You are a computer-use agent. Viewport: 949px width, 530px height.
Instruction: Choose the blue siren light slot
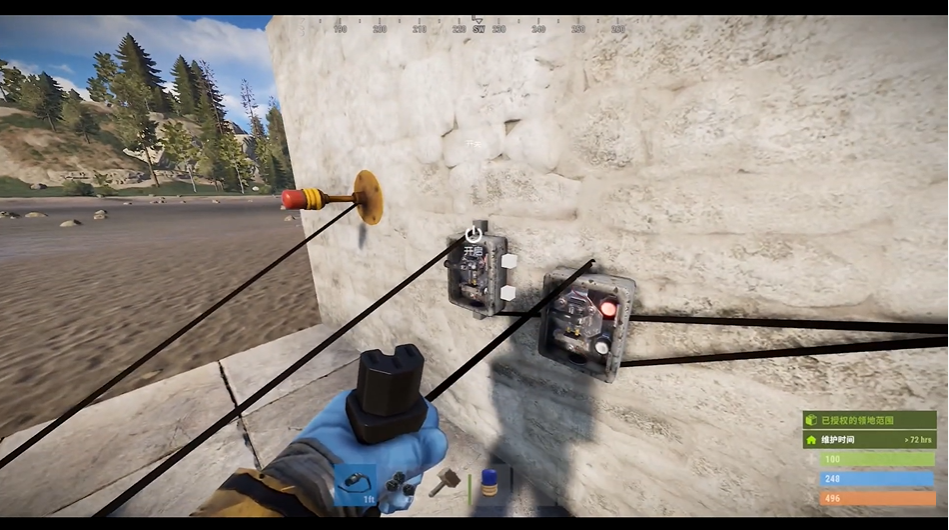(x=490, y=485)
